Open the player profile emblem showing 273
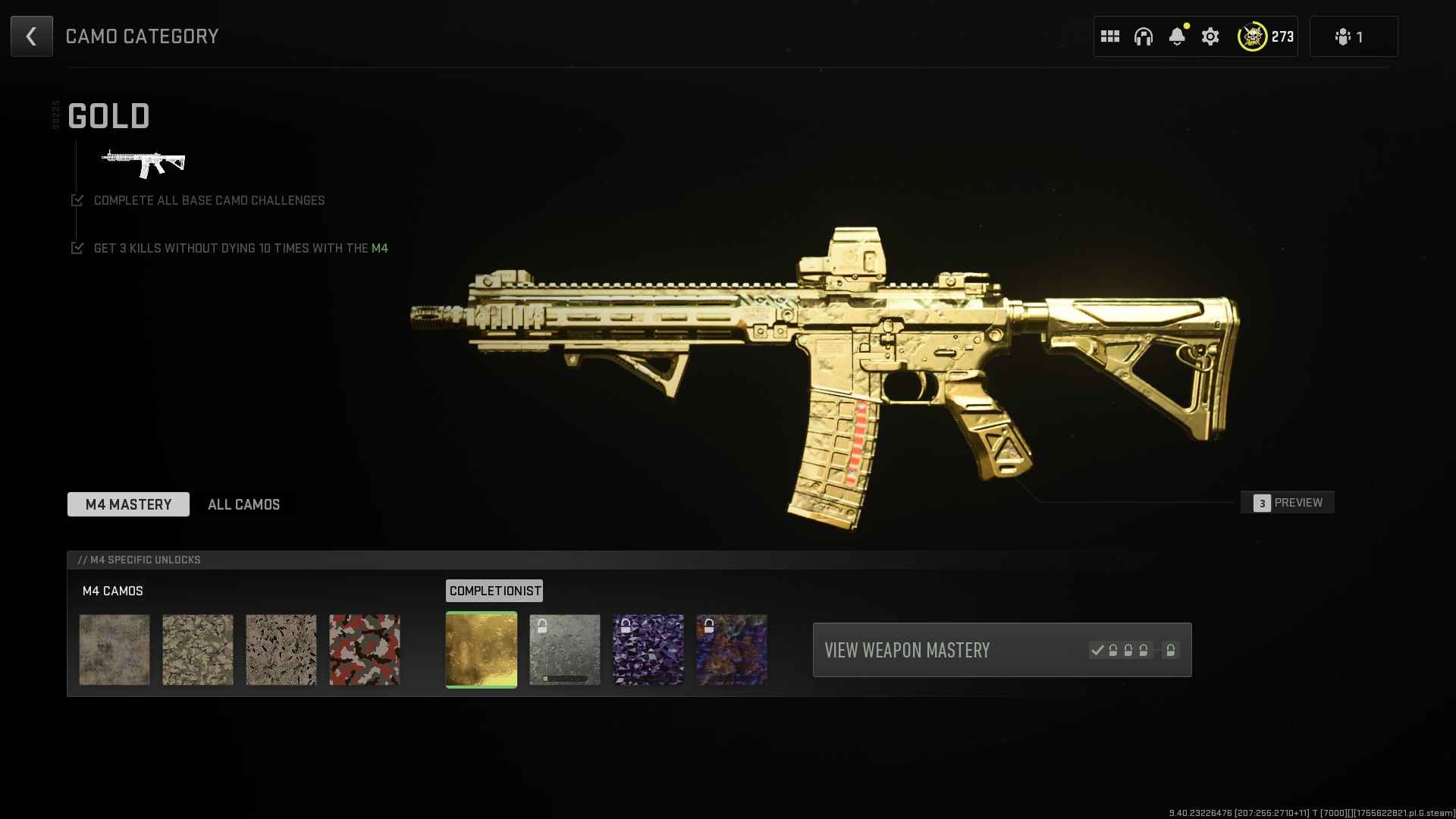1456x819 pixels. (x=1266, y=36)
